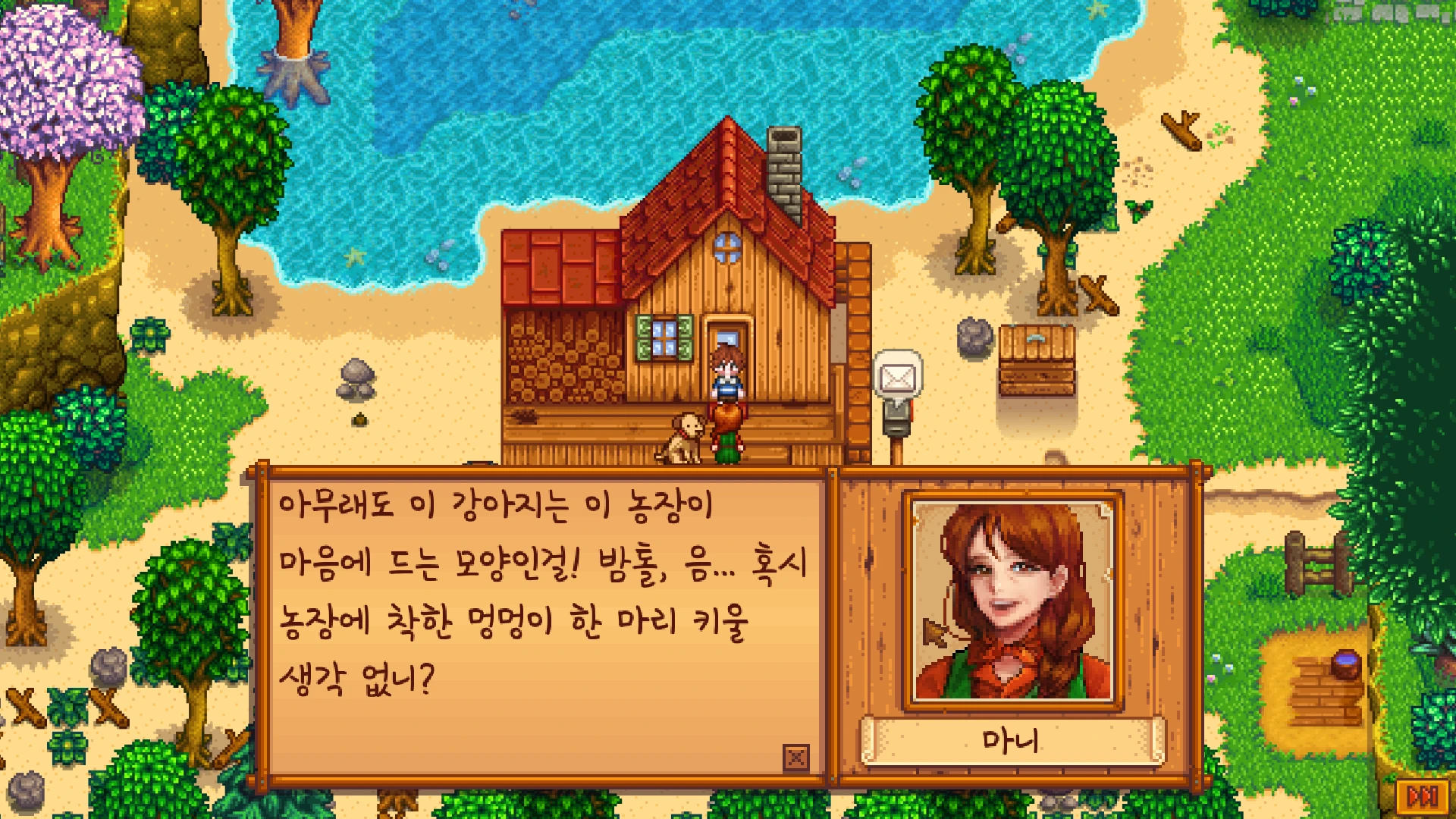Click the small X icon in the dialogue box
This screenshot has height=819, width=1456.
click(x=795, y=757)
